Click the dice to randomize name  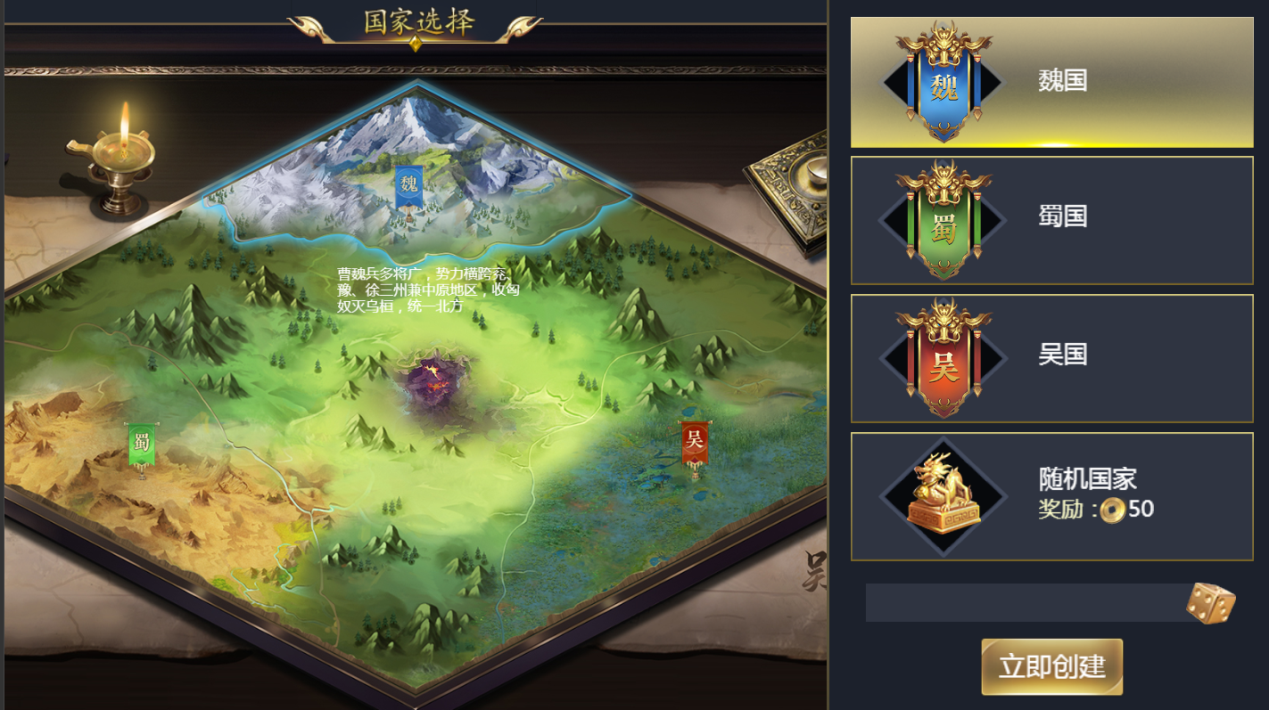[1210, 603]
